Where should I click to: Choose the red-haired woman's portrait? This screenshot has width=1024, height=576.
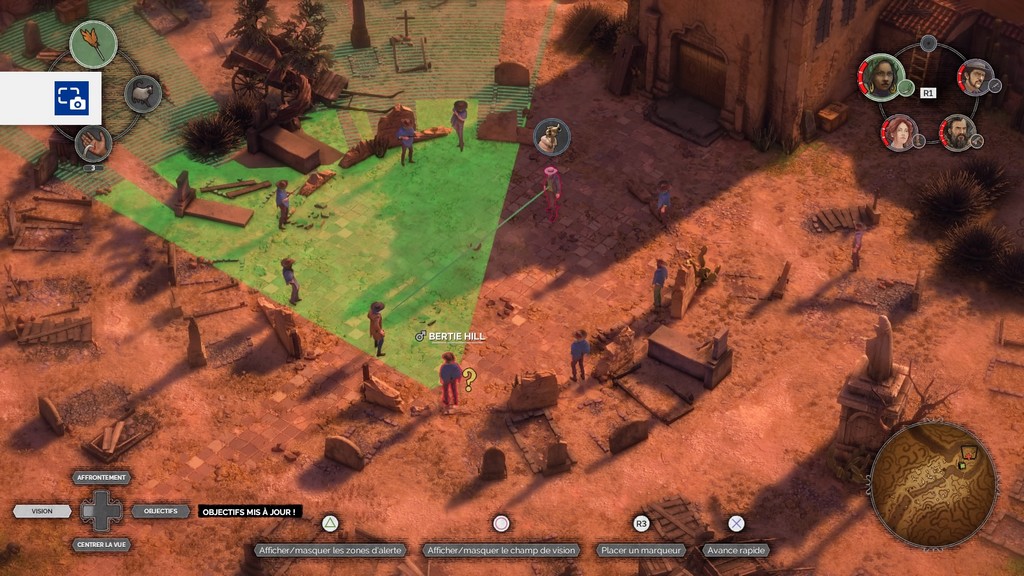pyautogui.click(x=899, y=132)
